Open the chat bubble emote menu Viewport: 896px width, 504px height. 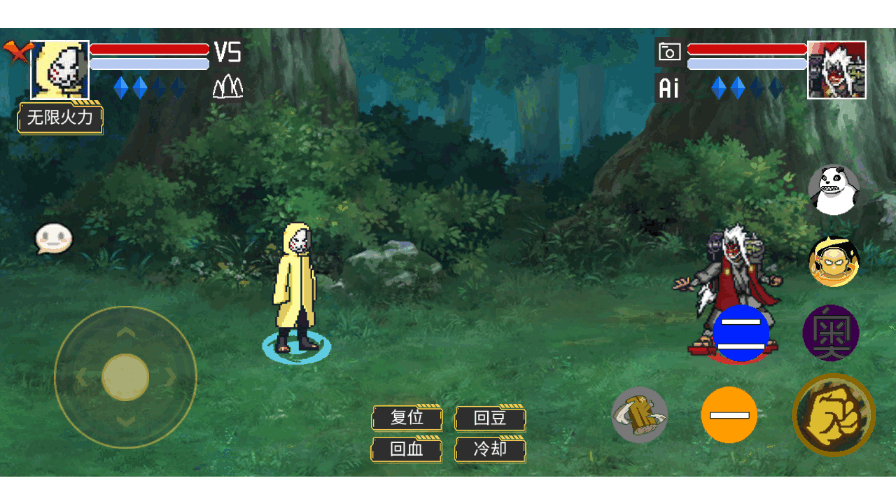tap(54, 238)
